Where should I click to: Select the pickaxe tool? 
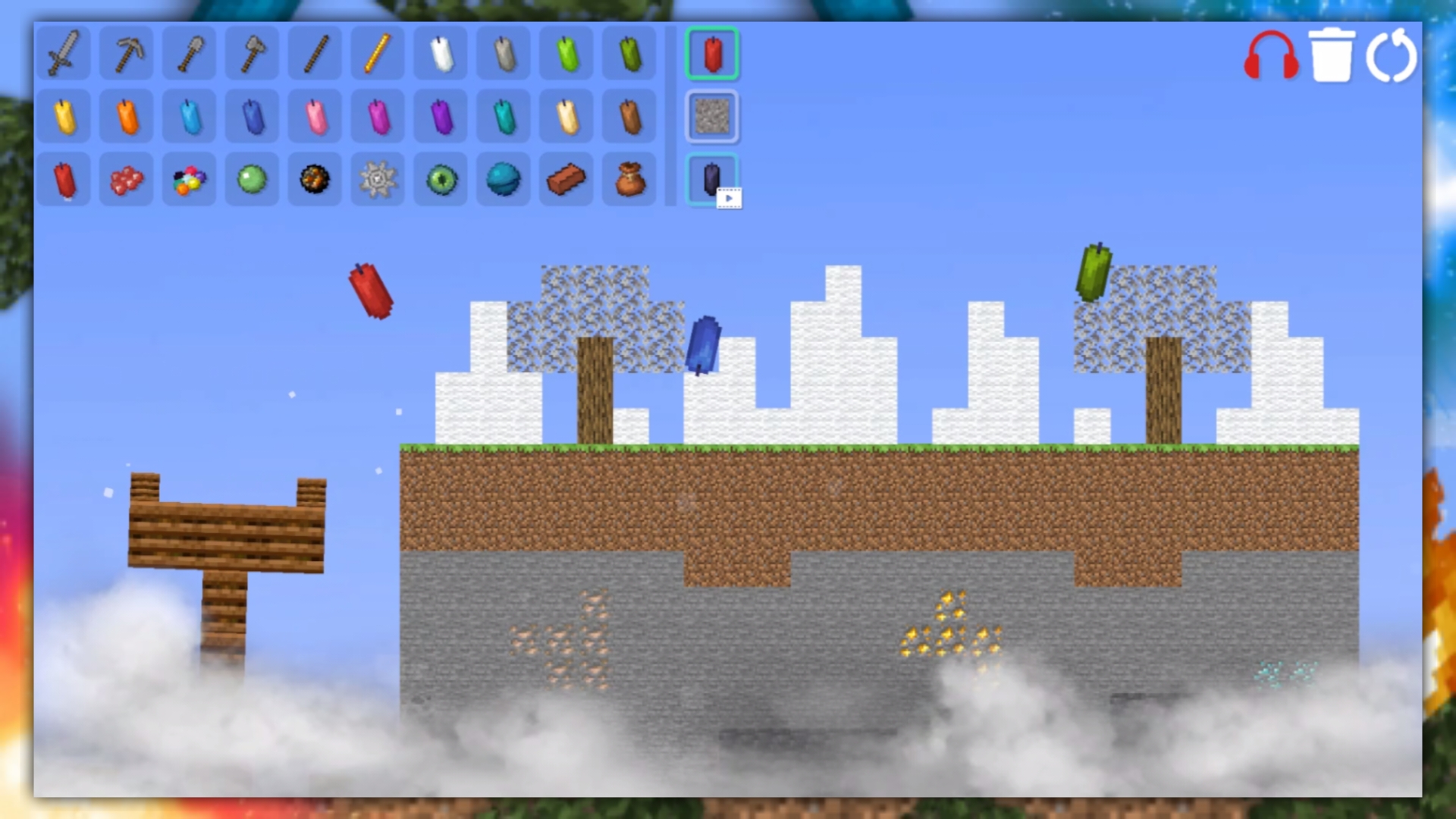click(x=126, y=53)
